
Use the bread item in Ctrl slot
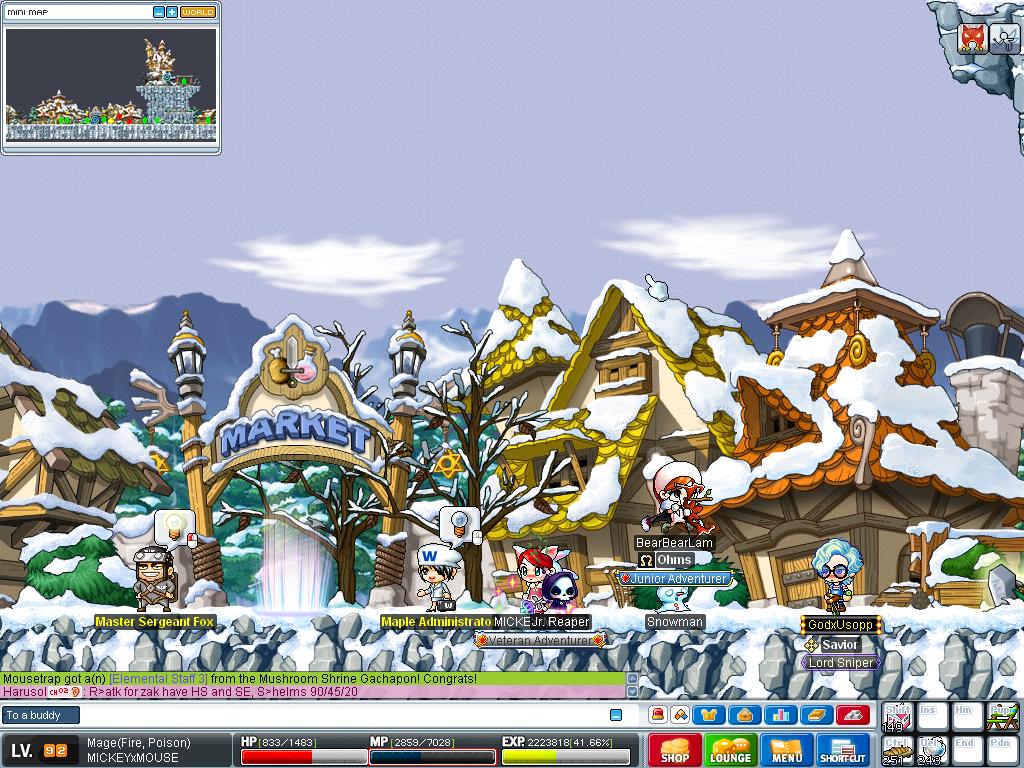pyautogui.click(x=897, y=750)
